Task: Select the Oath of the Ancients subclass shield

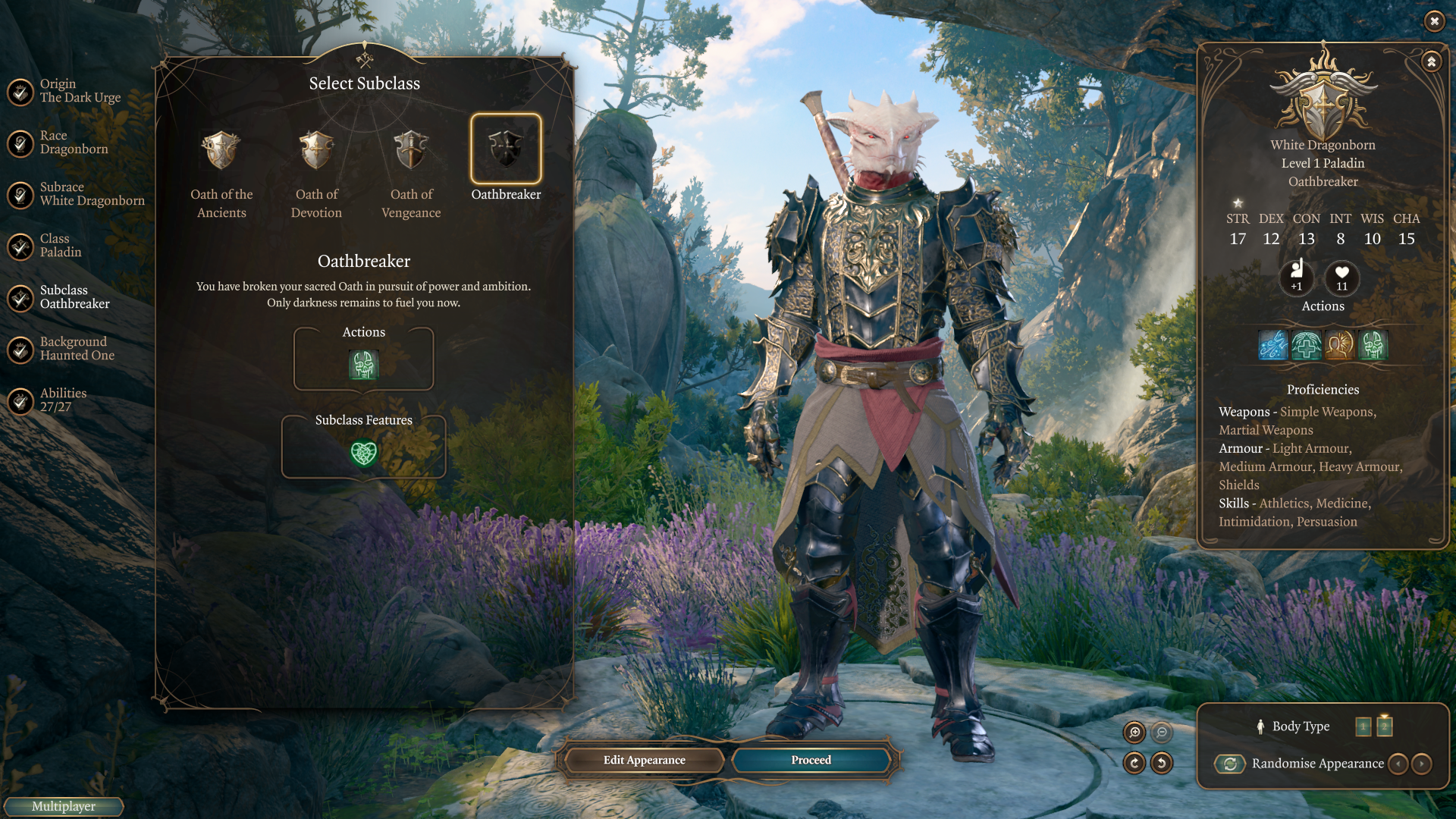Action: 221,150
